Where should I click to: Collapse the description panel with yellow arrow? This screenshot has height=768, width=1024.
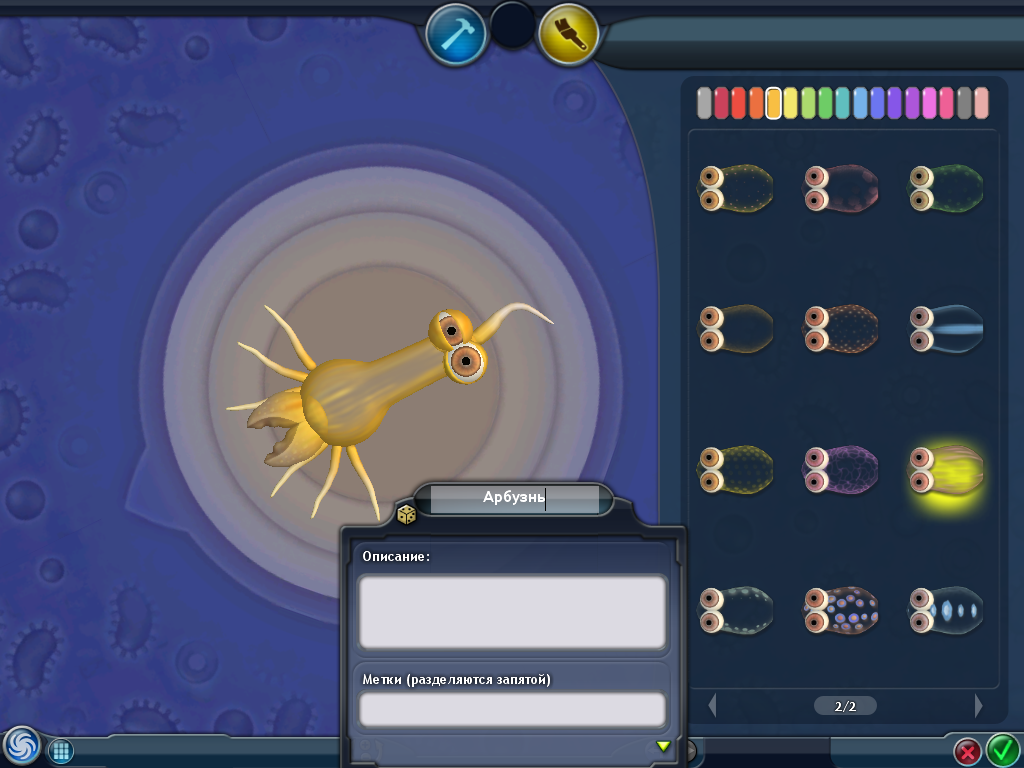pos(662,746)
